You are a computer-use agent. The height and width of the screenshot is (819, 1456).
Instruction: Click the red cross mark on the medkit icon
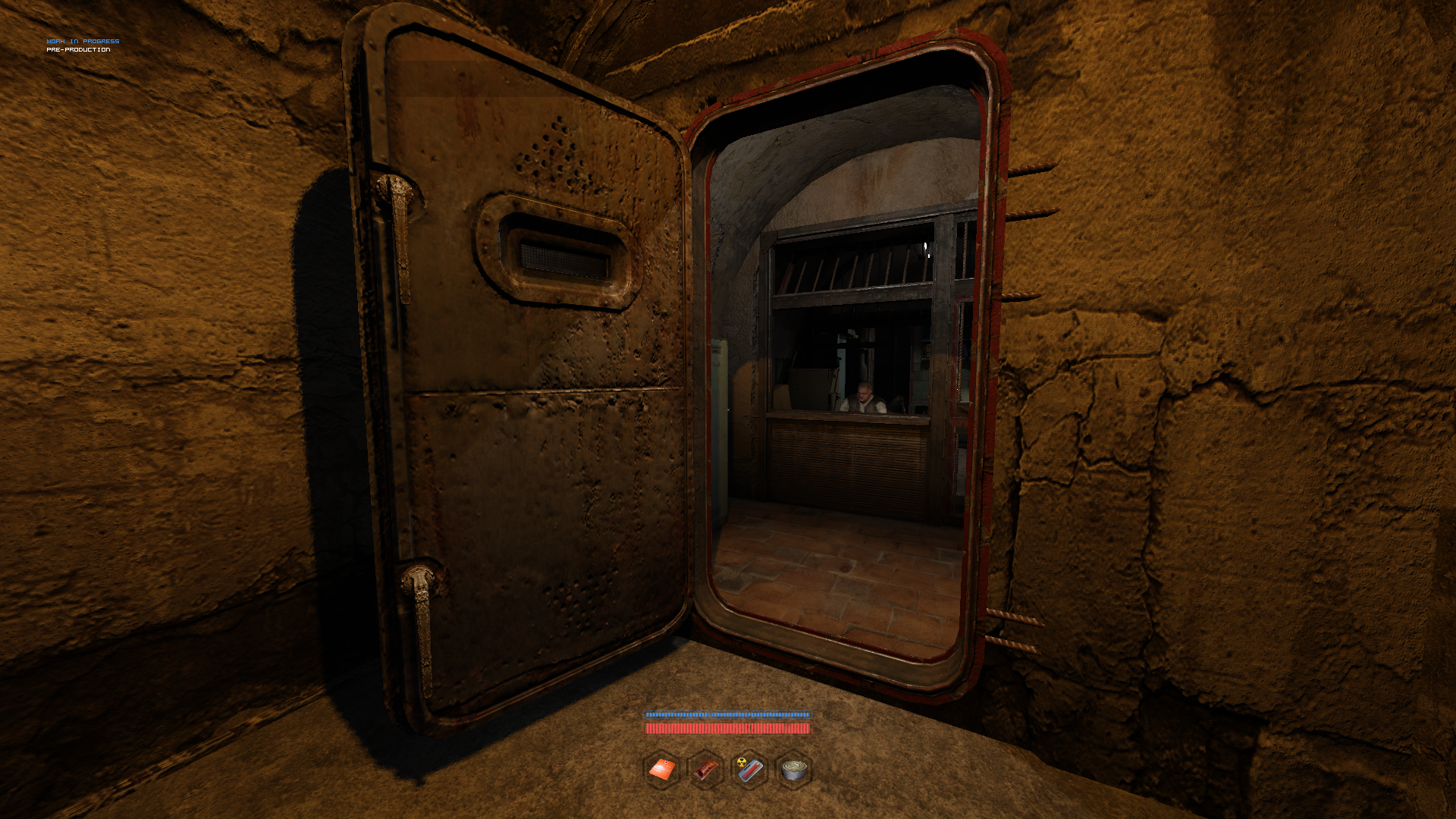click(x=666, y=761)
